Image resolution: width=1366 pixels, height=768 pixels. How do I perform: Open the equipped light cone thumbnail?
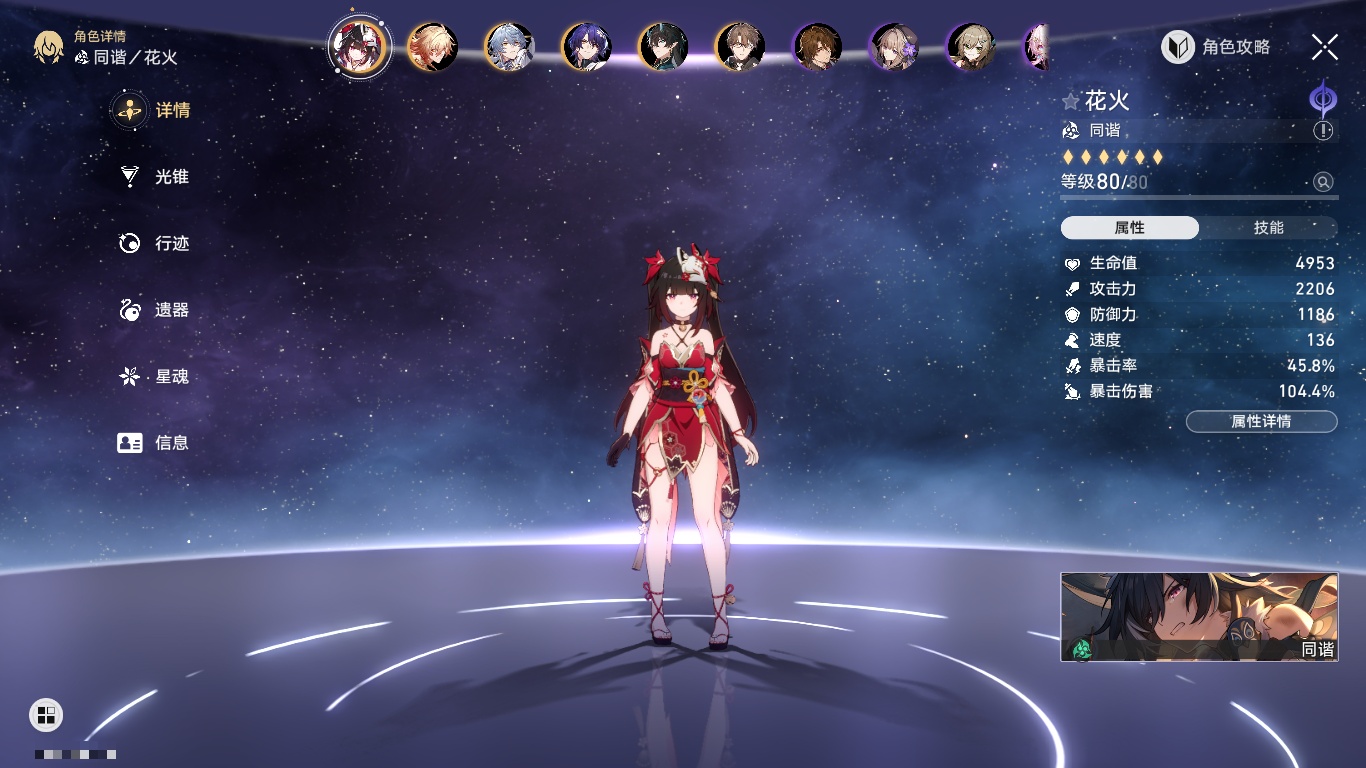click(1199, 617)
